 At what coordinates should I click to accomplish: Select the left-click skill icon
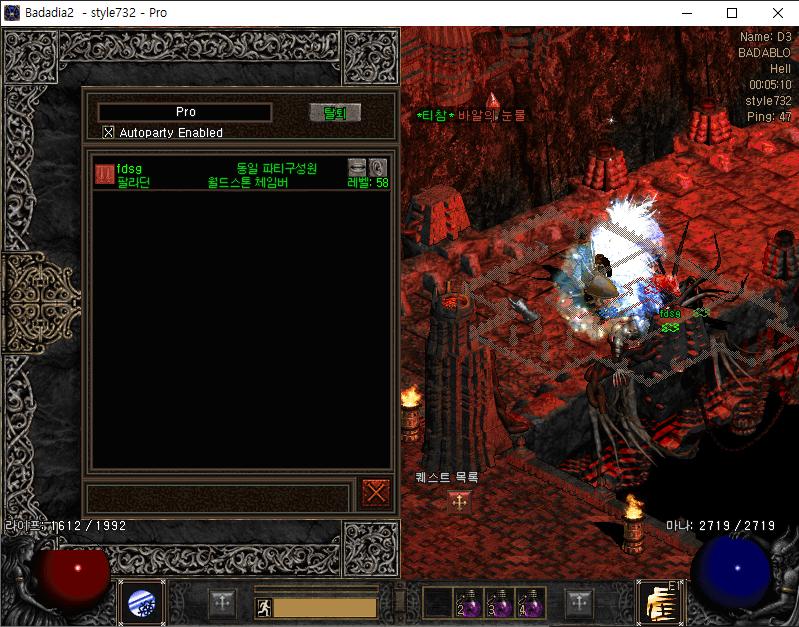141,603
